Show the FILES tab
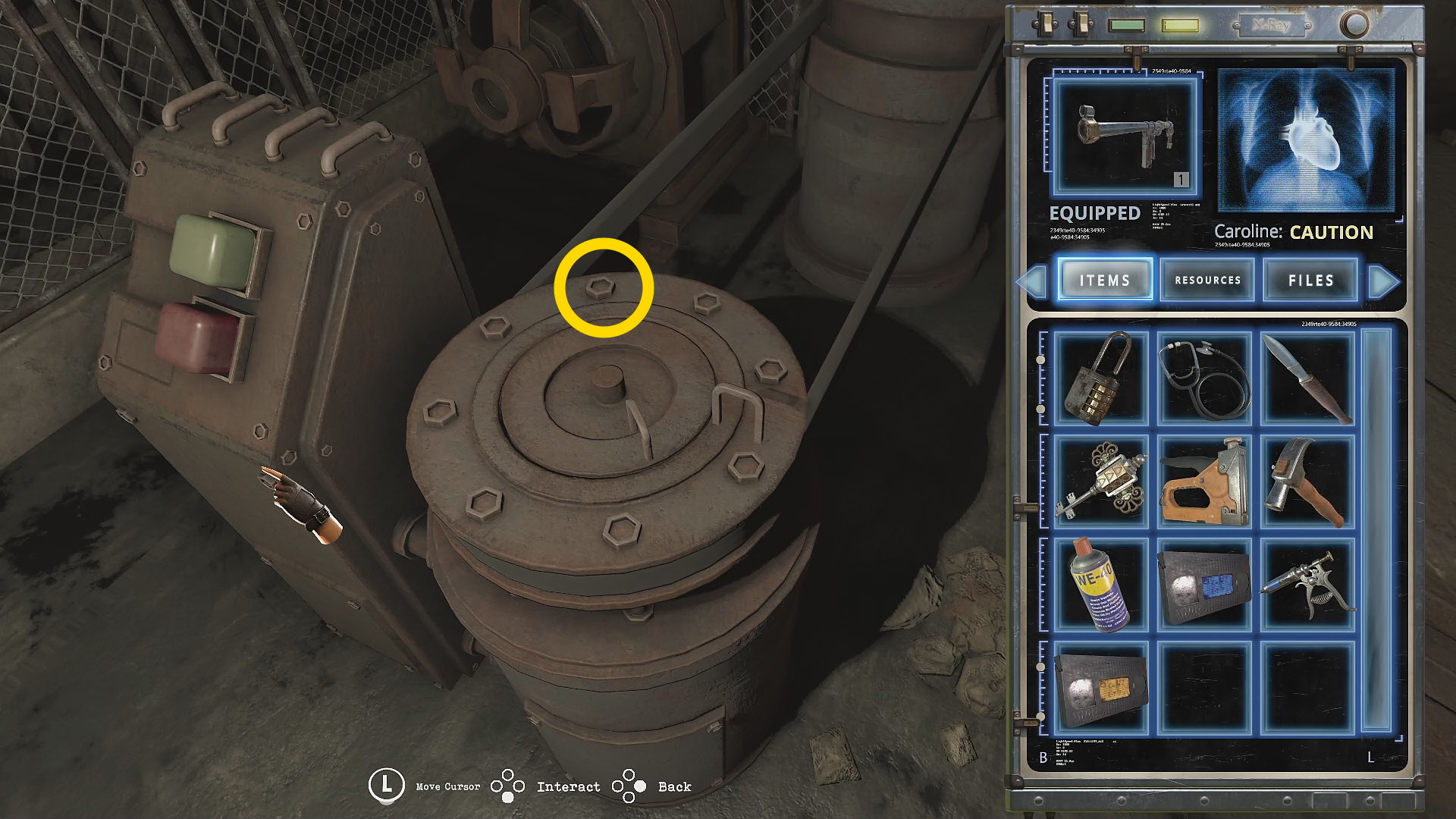Screen dimensions: 1456x819 pyautogui.click(x=1310, y=280)
